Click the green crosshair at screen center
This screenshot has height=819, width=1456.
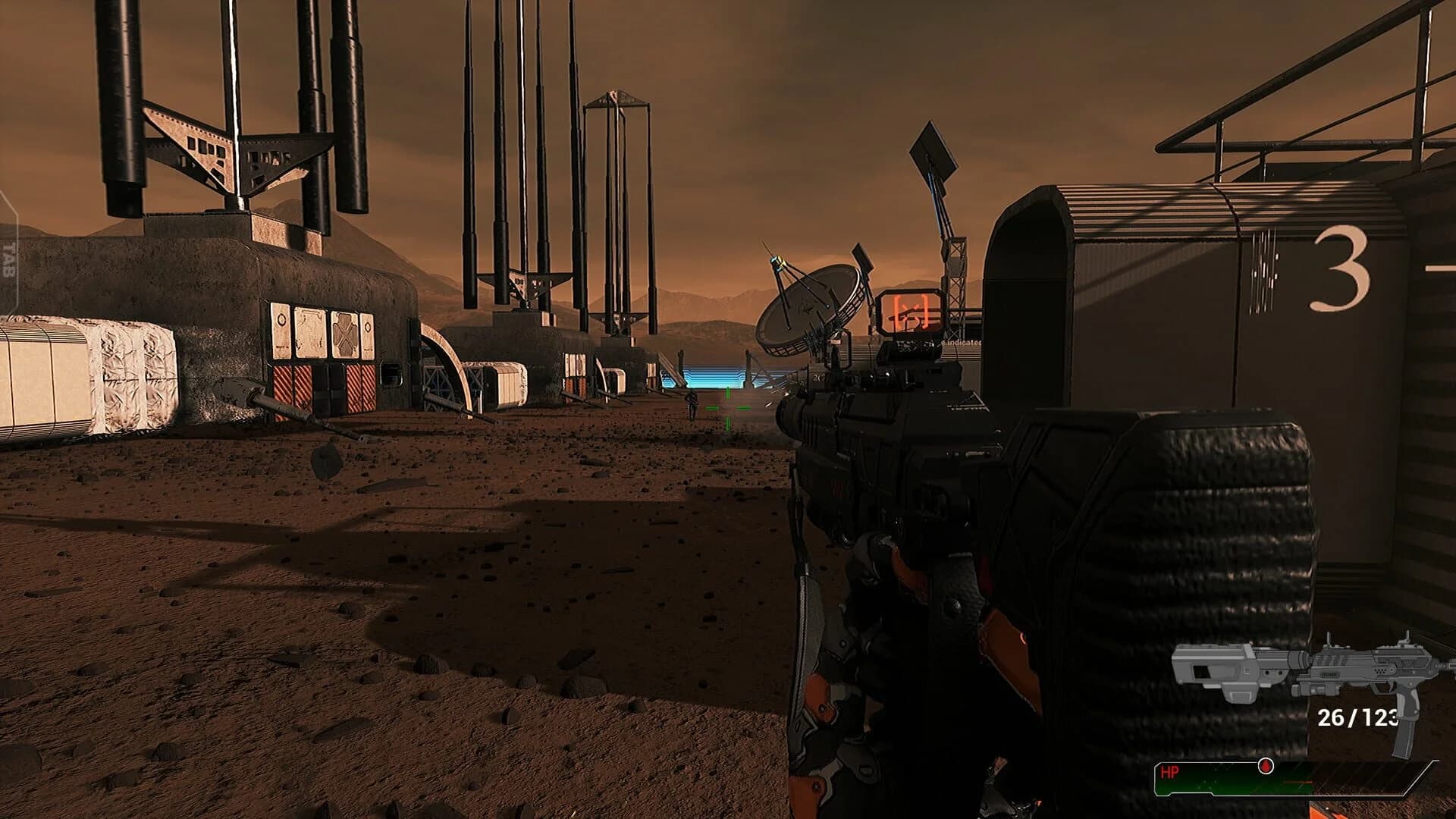[x=726, y=408]
